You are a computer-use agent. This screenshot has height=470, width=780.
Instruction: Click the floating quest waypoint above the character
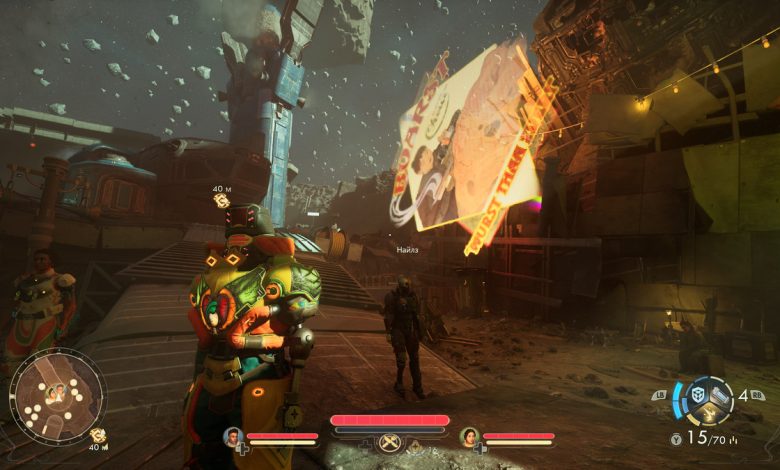(222, 201)
